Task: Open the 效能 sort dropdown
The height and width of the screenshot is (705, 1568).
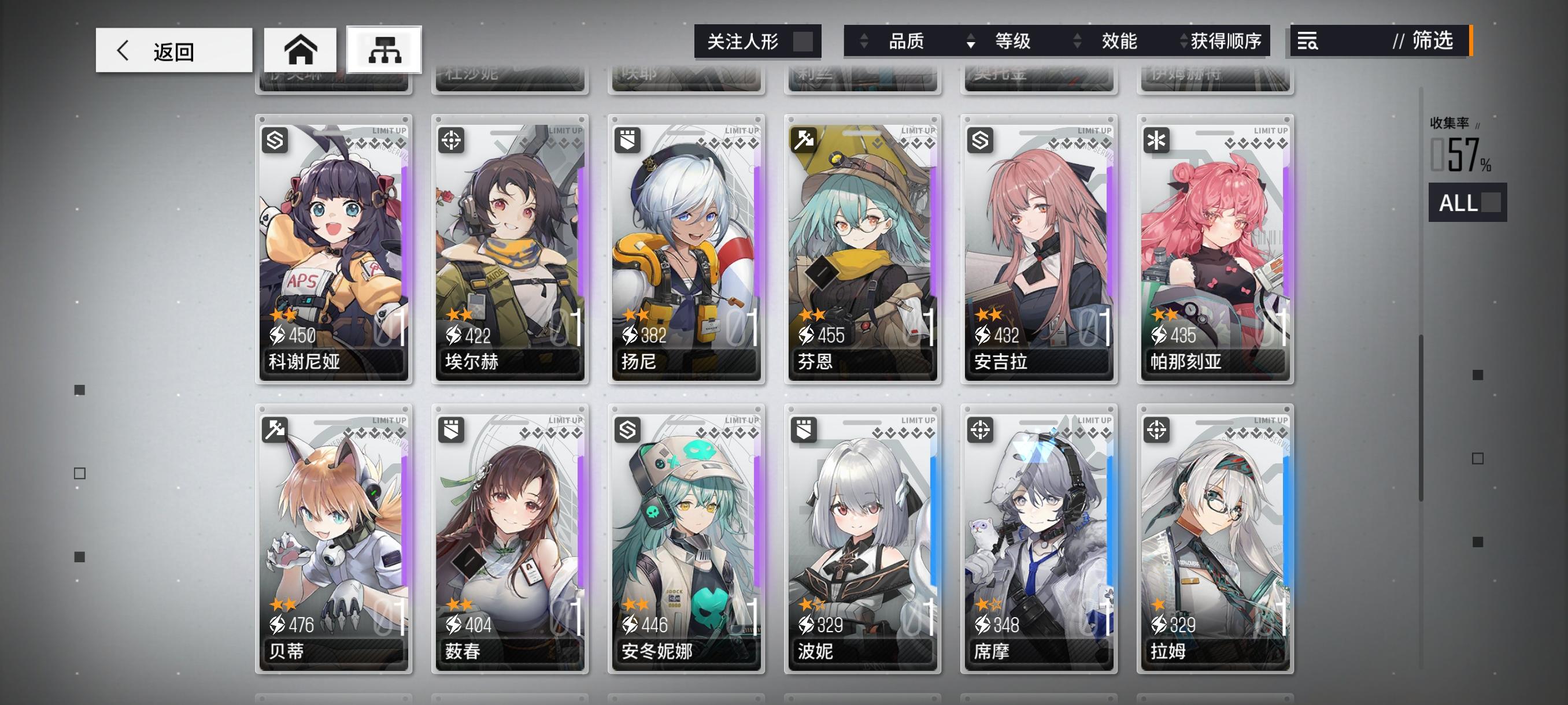Action: pyautogui.click(x=1118, y=41)
